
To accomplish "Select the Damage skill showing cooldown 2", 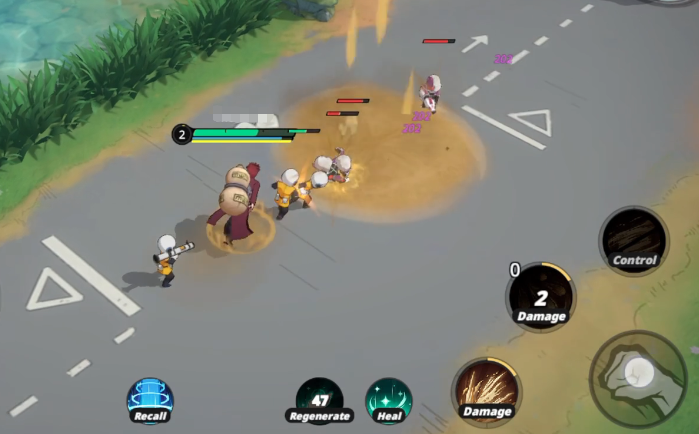I will point(541,296).
